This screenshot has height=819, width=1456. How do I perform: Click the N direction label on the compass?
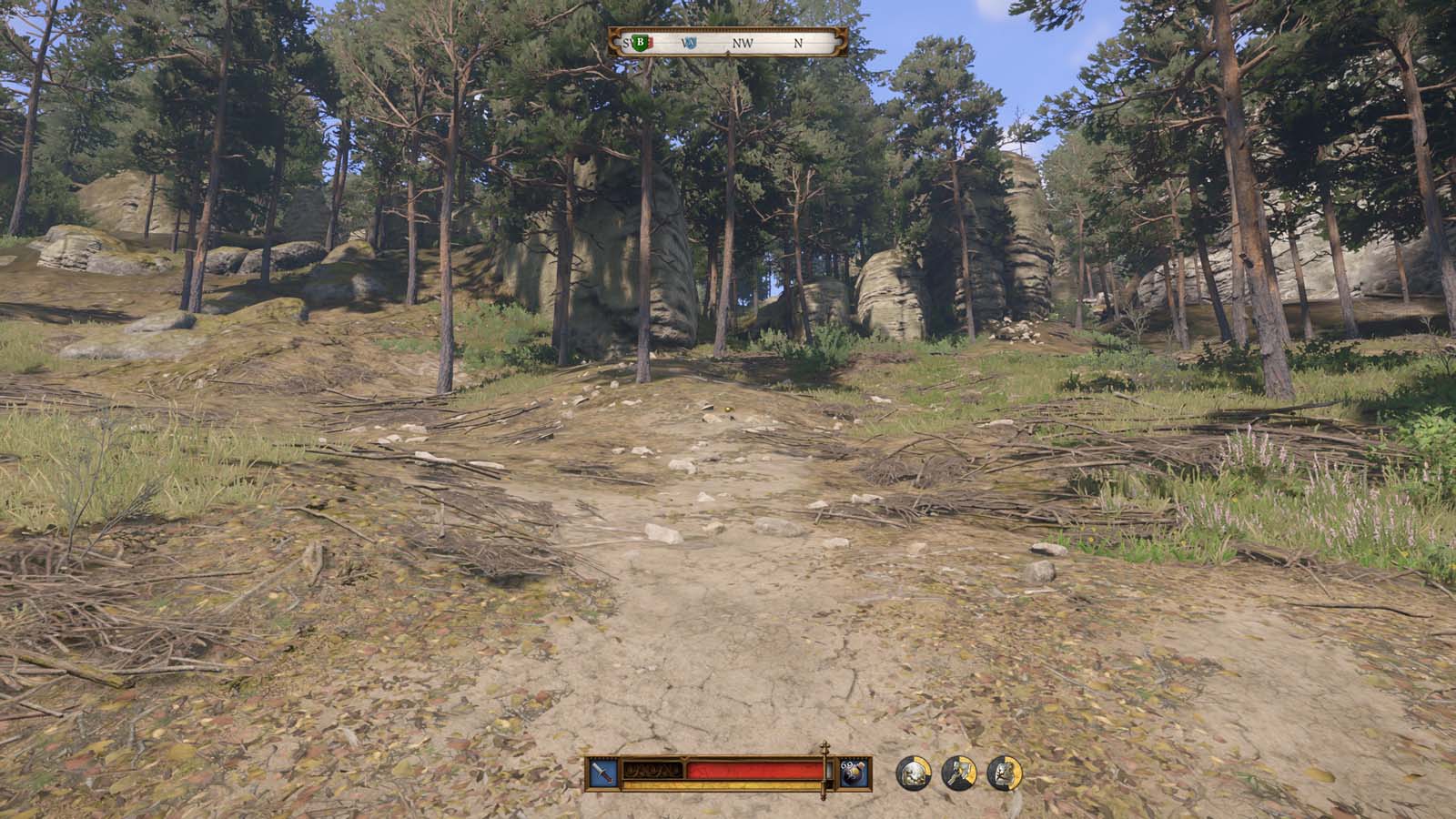point(799,42)
